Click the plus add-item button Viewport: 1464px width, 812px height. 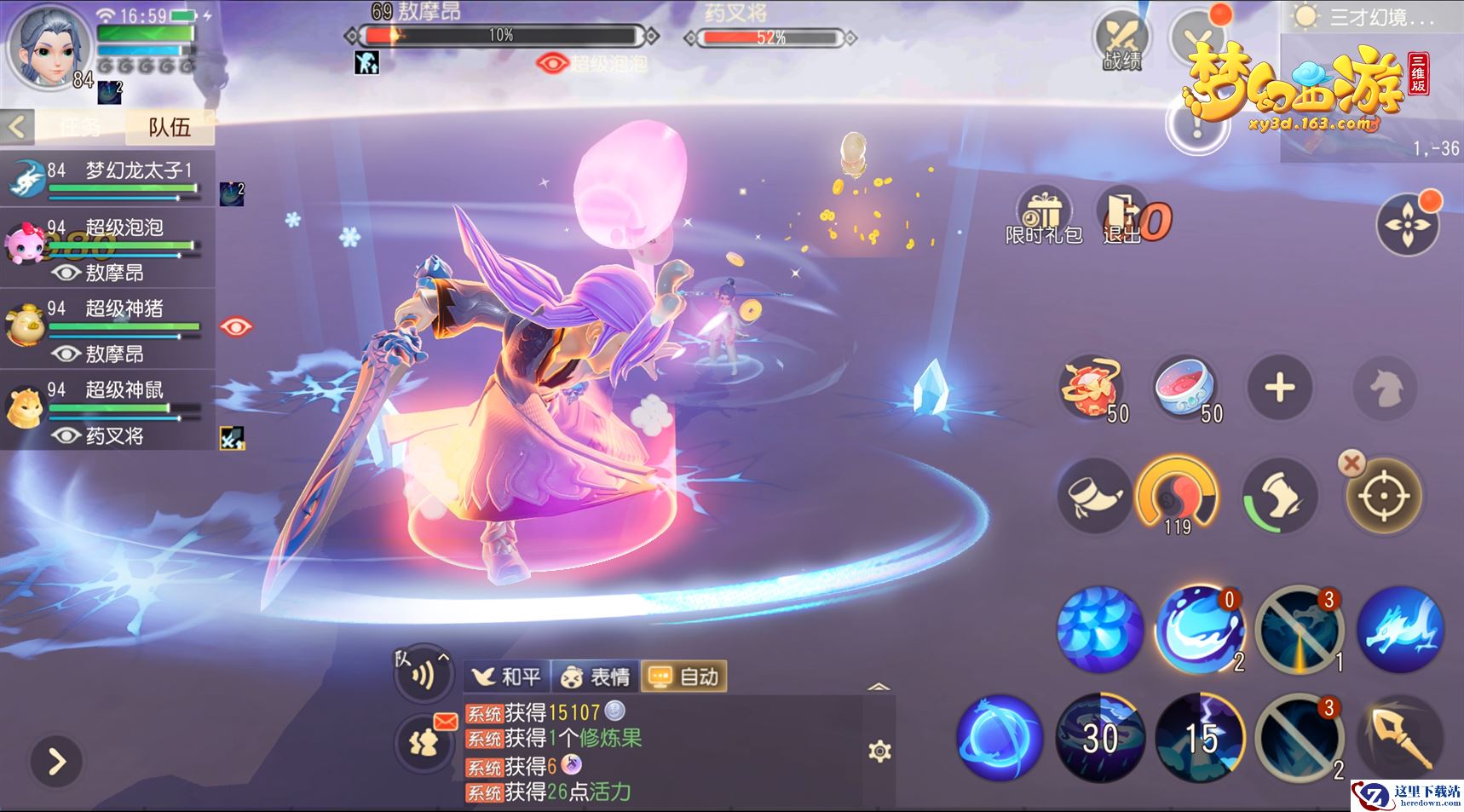point(1279,389)
